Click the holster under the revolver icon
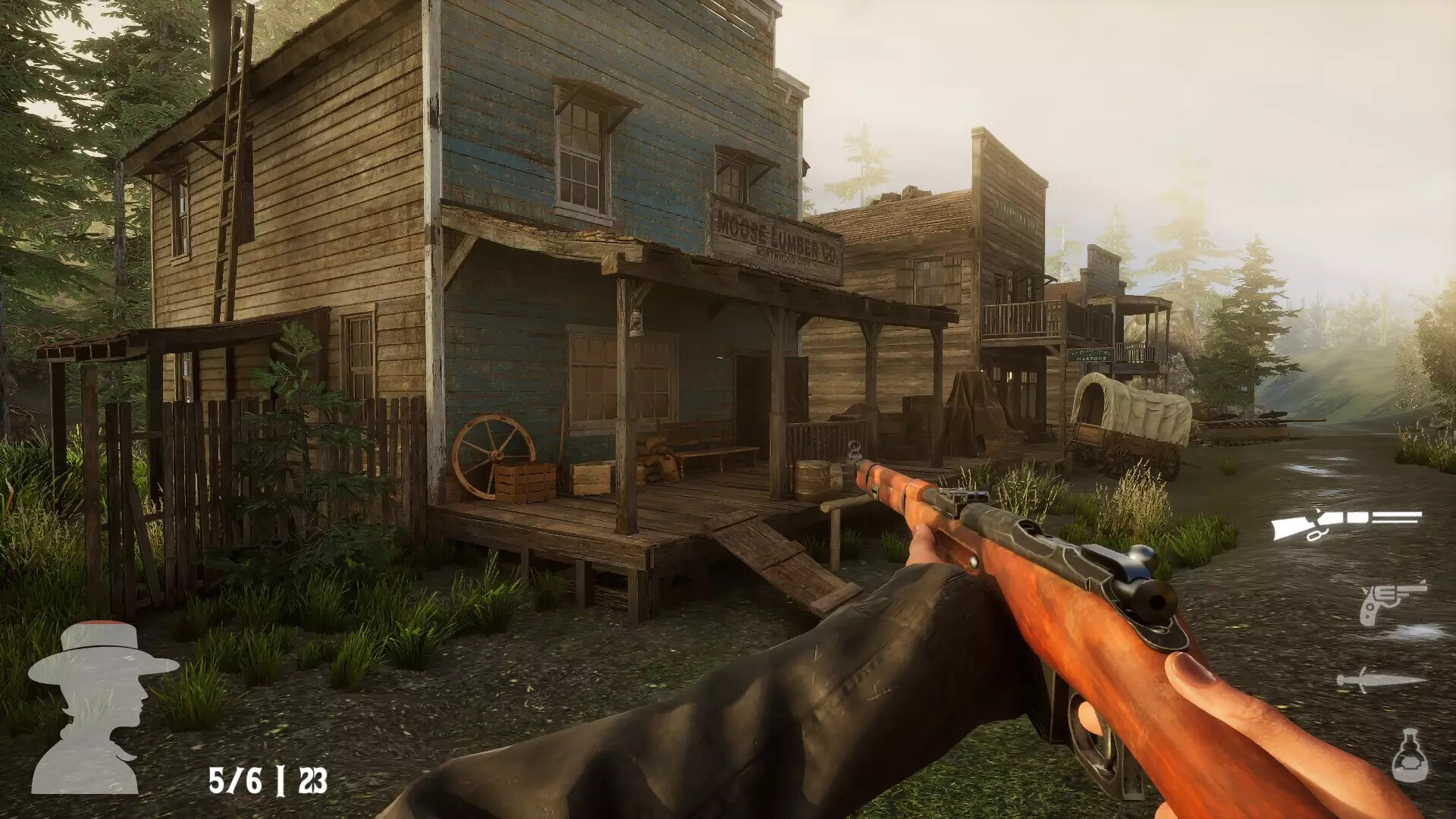 point(1376,629)
